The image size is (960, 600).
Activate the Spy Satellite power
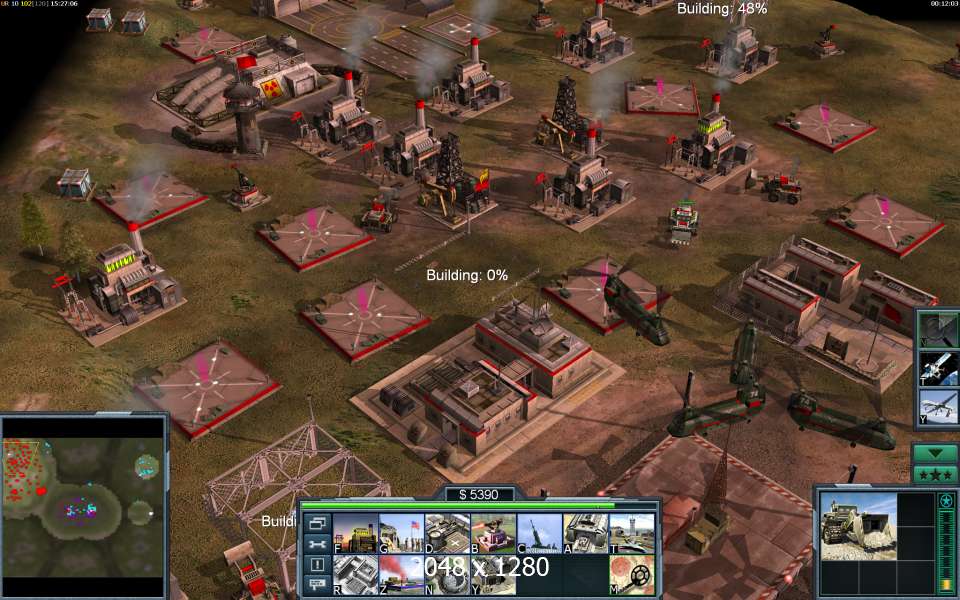[938, 368]
